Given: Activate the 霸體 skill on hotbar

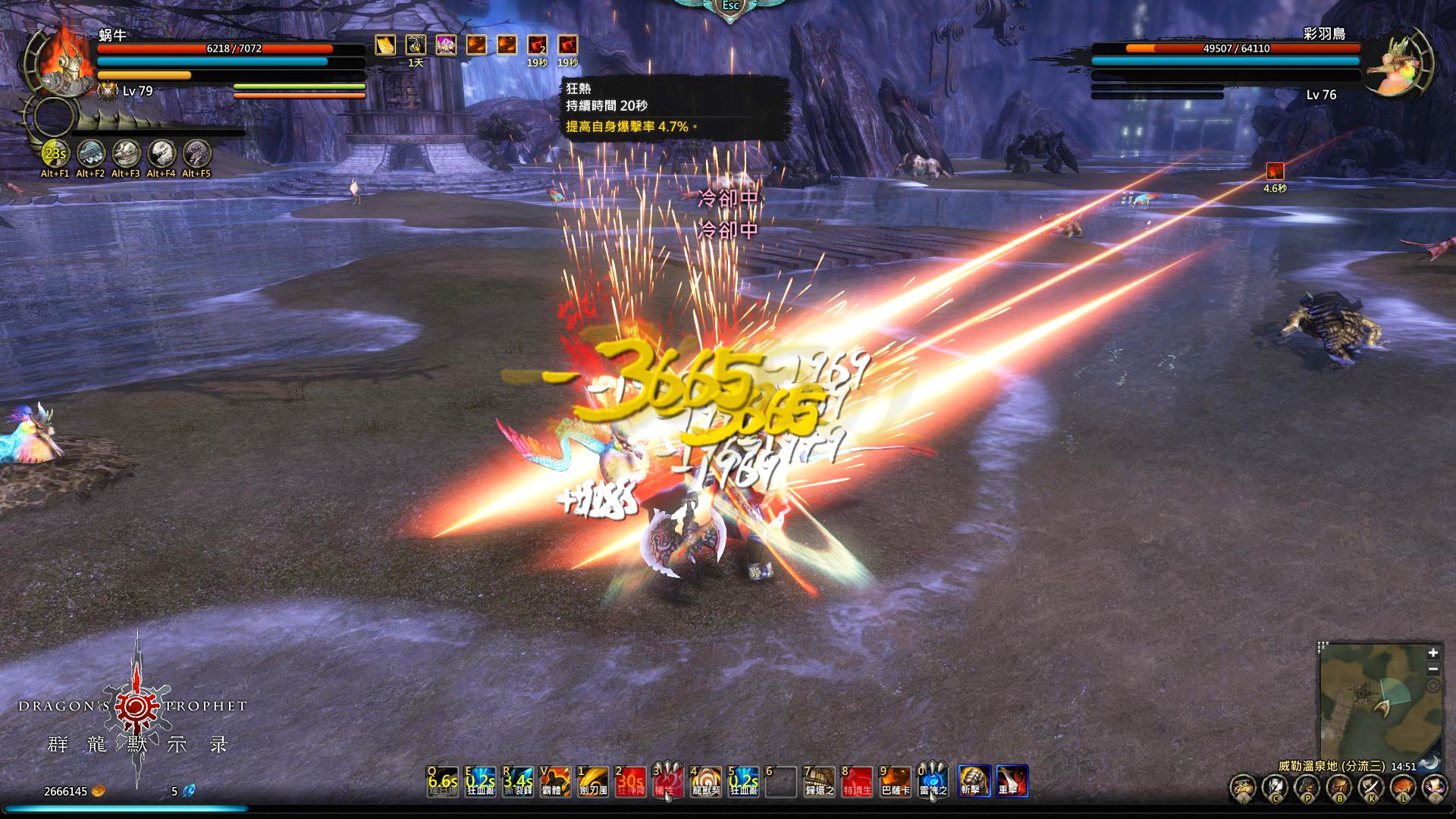Looking at the screenshot, I should [x=555, y=781].
